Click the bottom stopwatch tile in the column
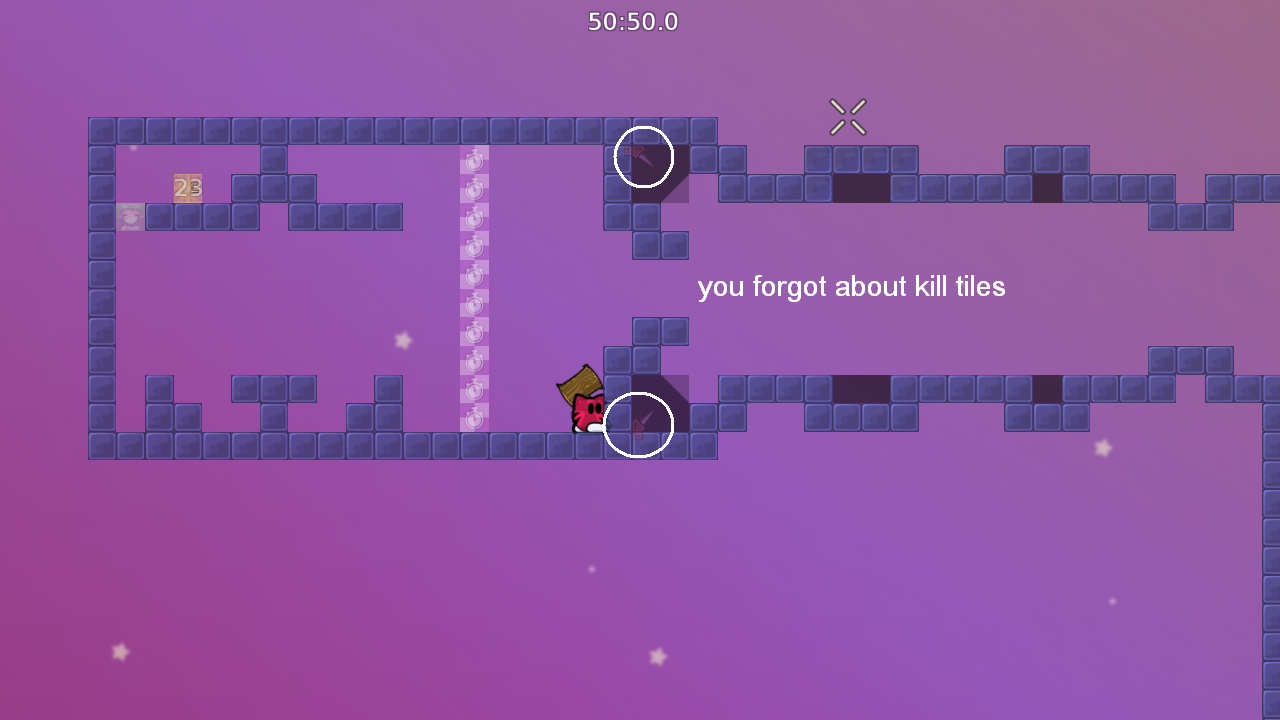 [473, 420]
